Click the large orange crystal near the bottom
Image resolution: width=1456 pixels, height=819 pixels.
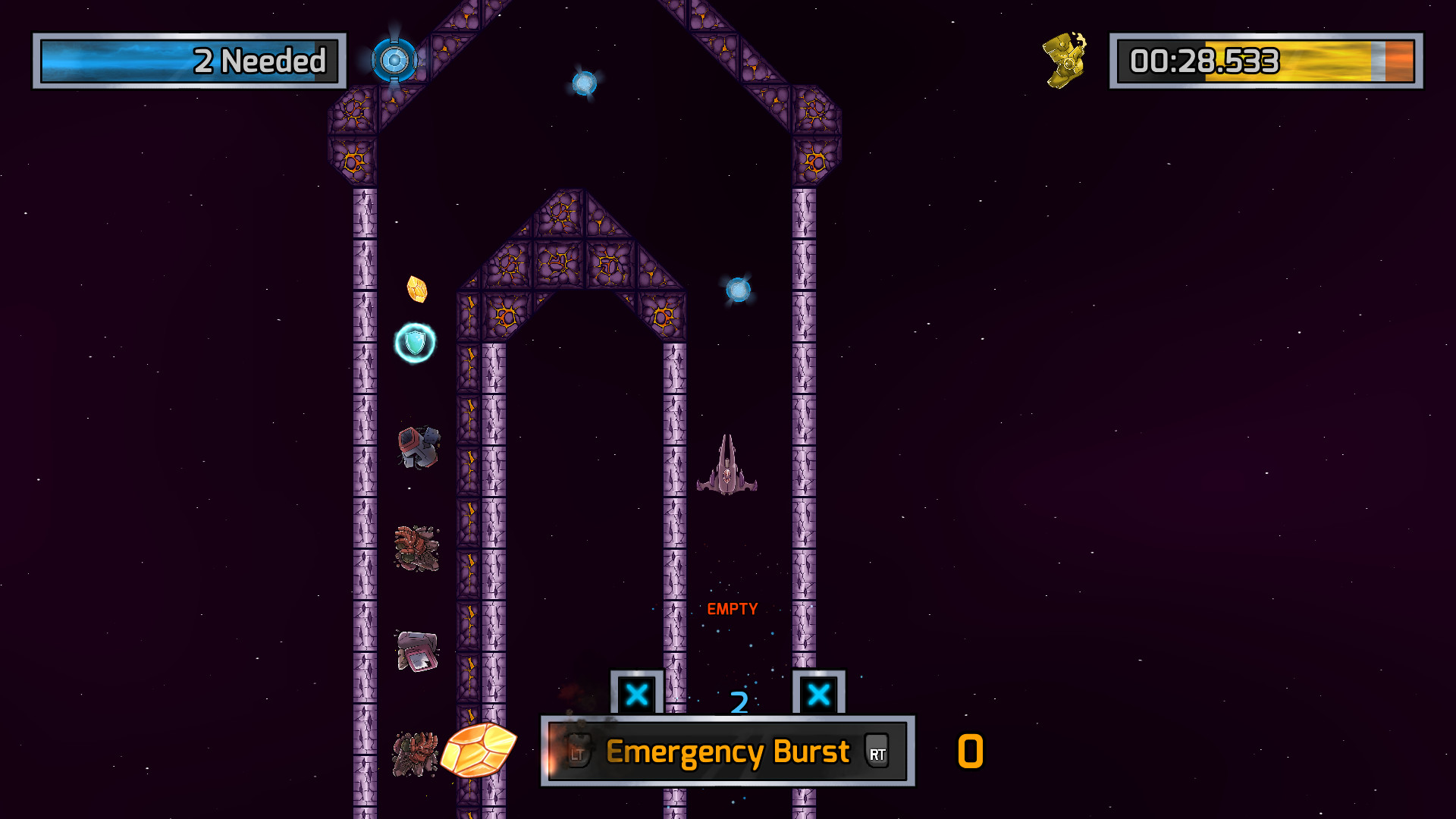(479, 752)
